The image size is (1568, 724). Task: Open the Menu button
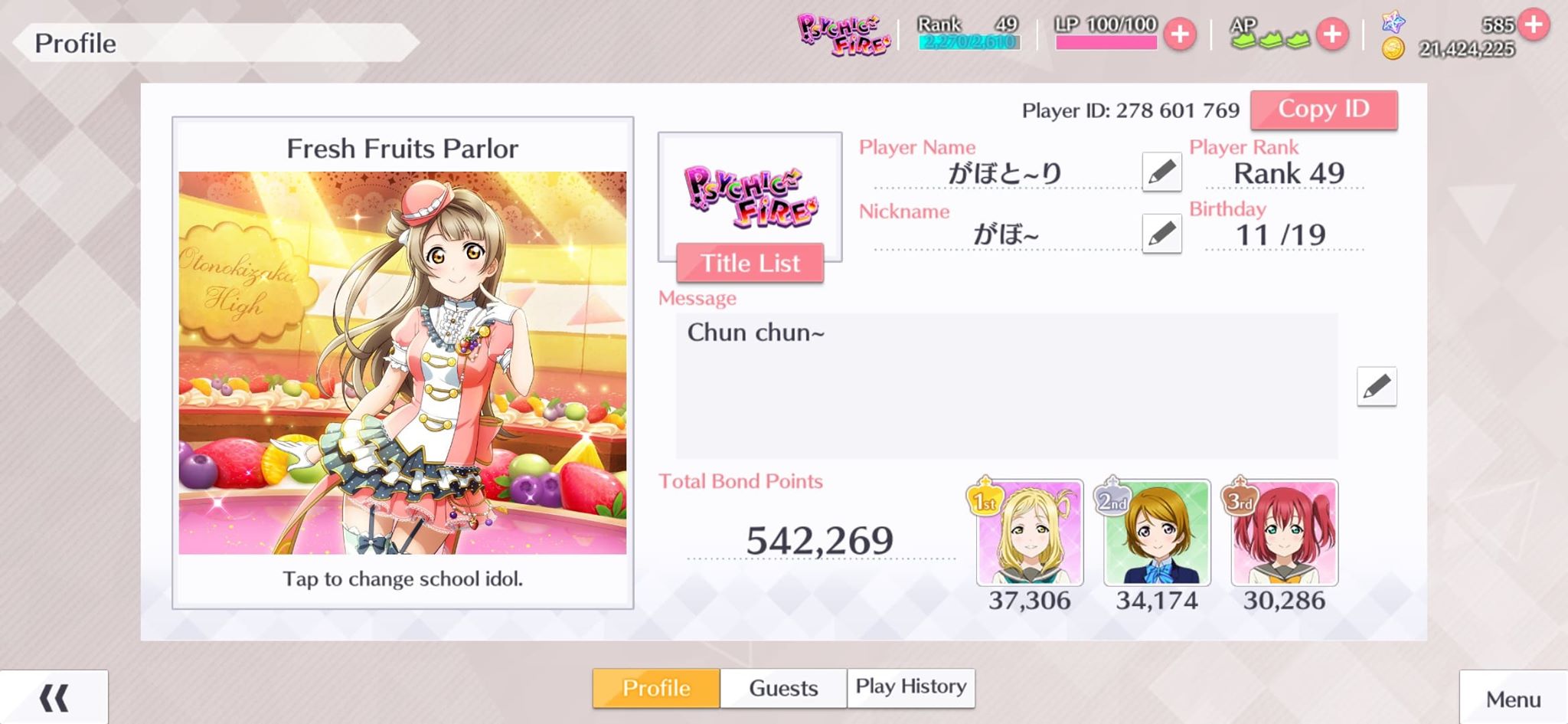click(1513, 699)
